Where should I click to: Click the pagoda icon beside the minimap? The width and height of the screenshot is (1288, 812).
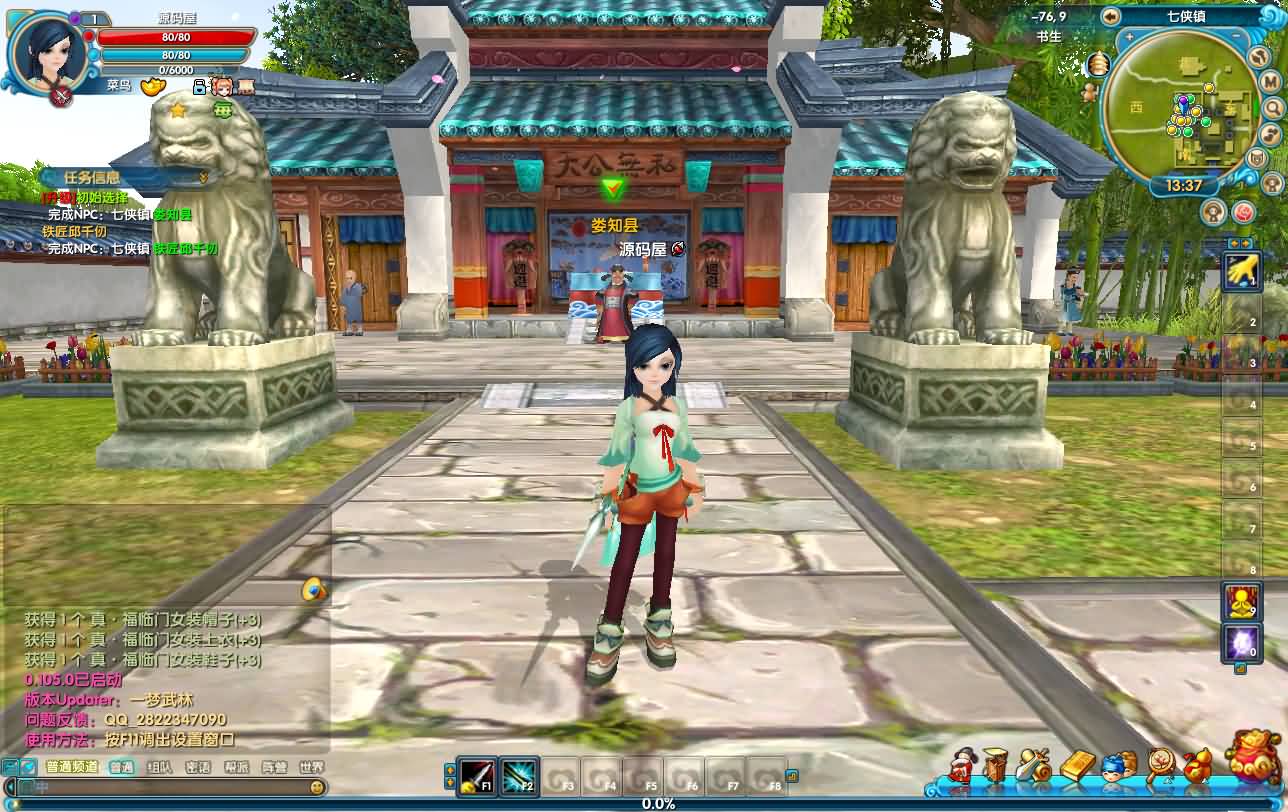pos(1100,65)
